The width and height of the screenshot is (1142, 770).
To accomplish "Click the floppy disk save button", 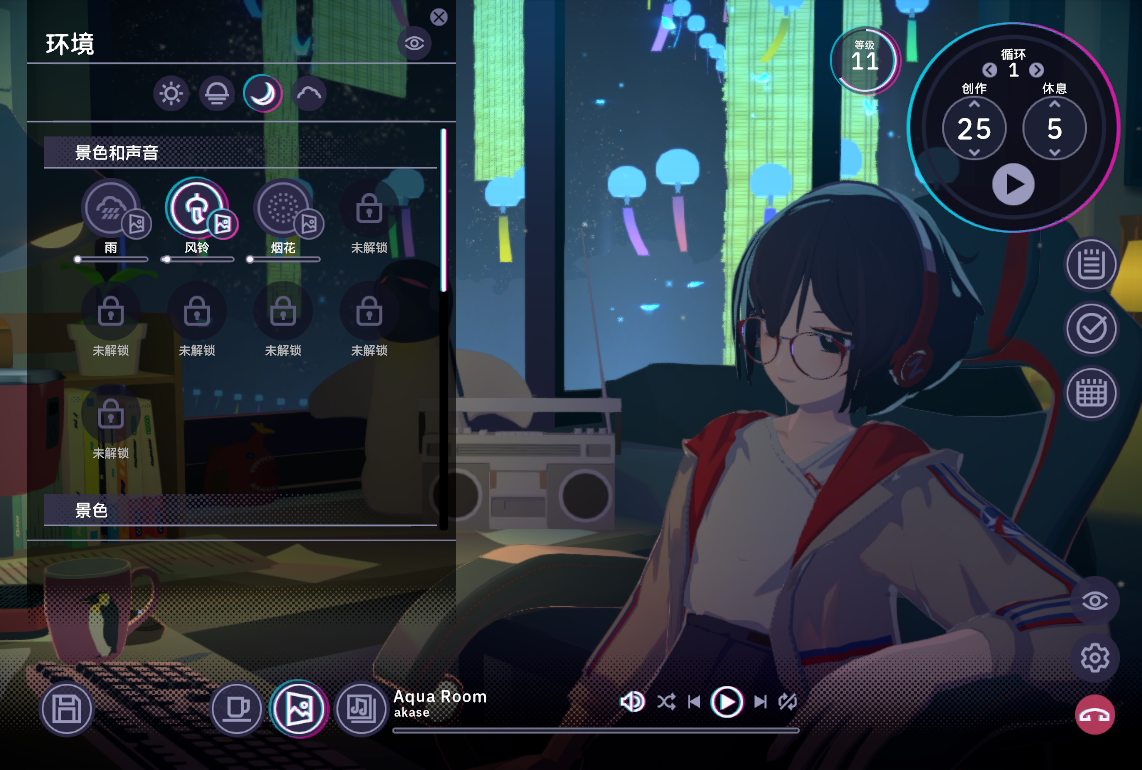I will [67, 710].
